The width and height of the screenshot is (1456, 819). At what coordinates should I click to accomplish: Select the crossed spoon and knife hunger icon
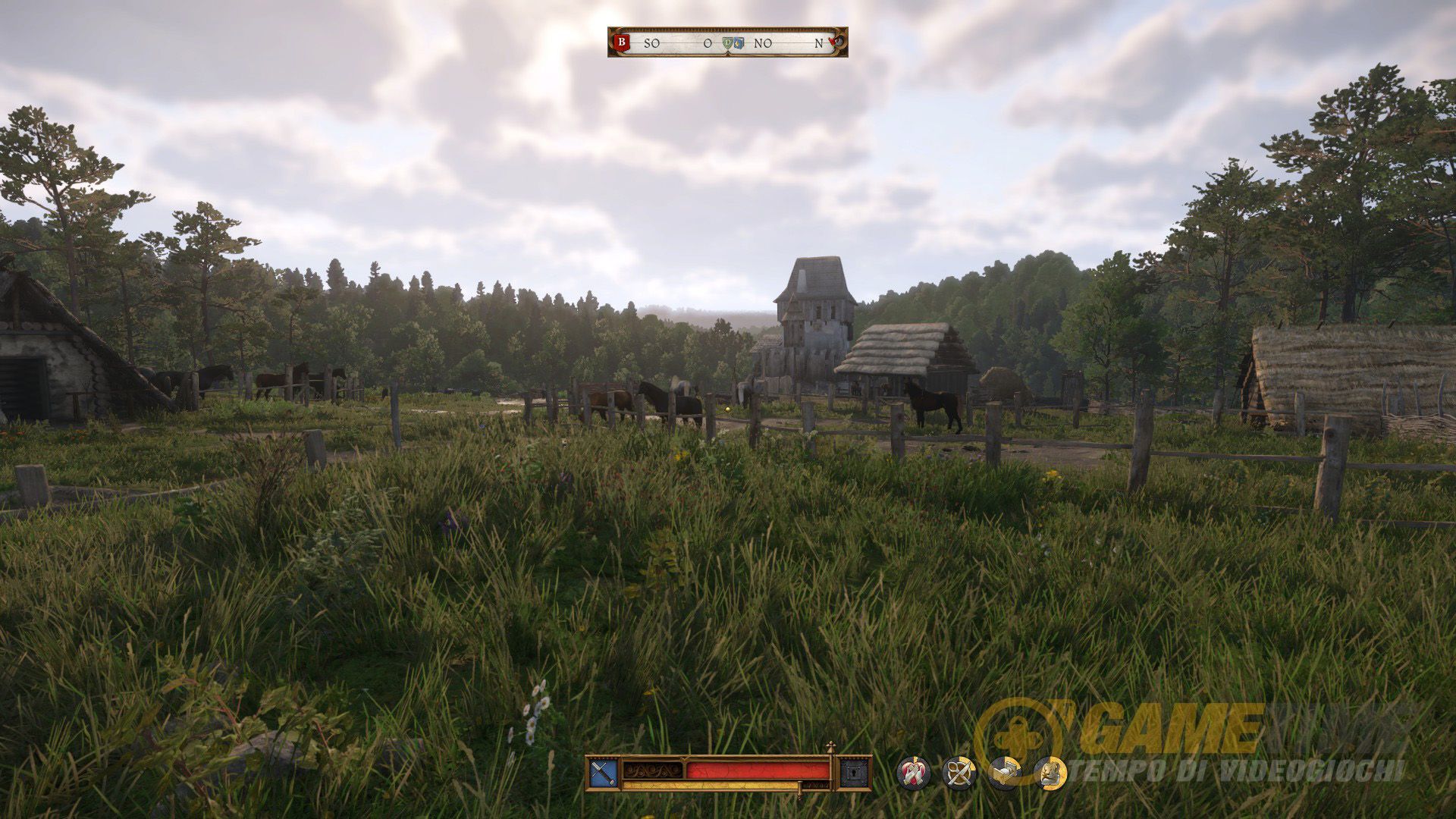[x=959, y=773]
